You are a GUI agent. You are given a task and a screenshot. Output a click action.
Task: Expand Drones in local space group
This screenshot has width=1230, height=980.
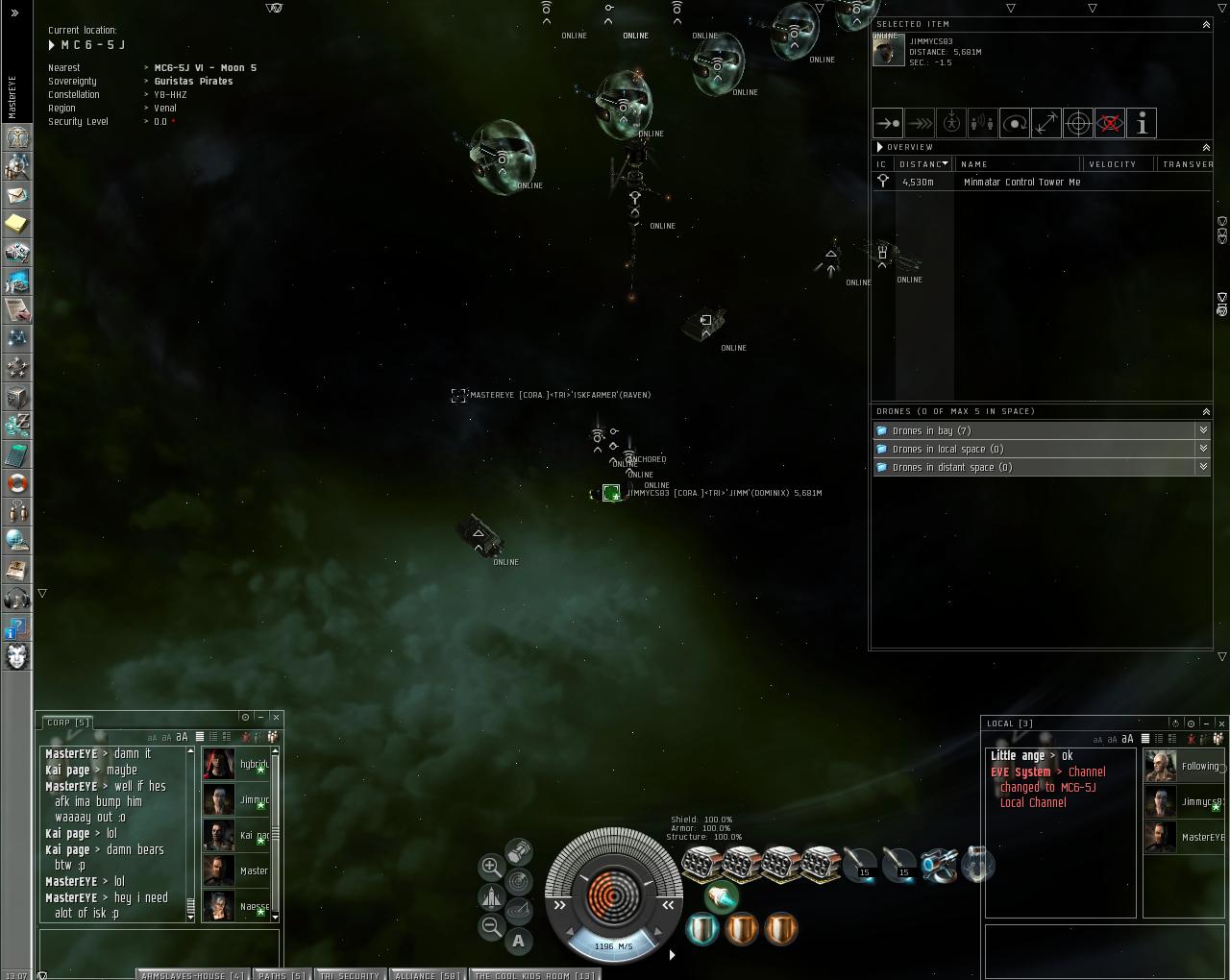click(1203, 449)
